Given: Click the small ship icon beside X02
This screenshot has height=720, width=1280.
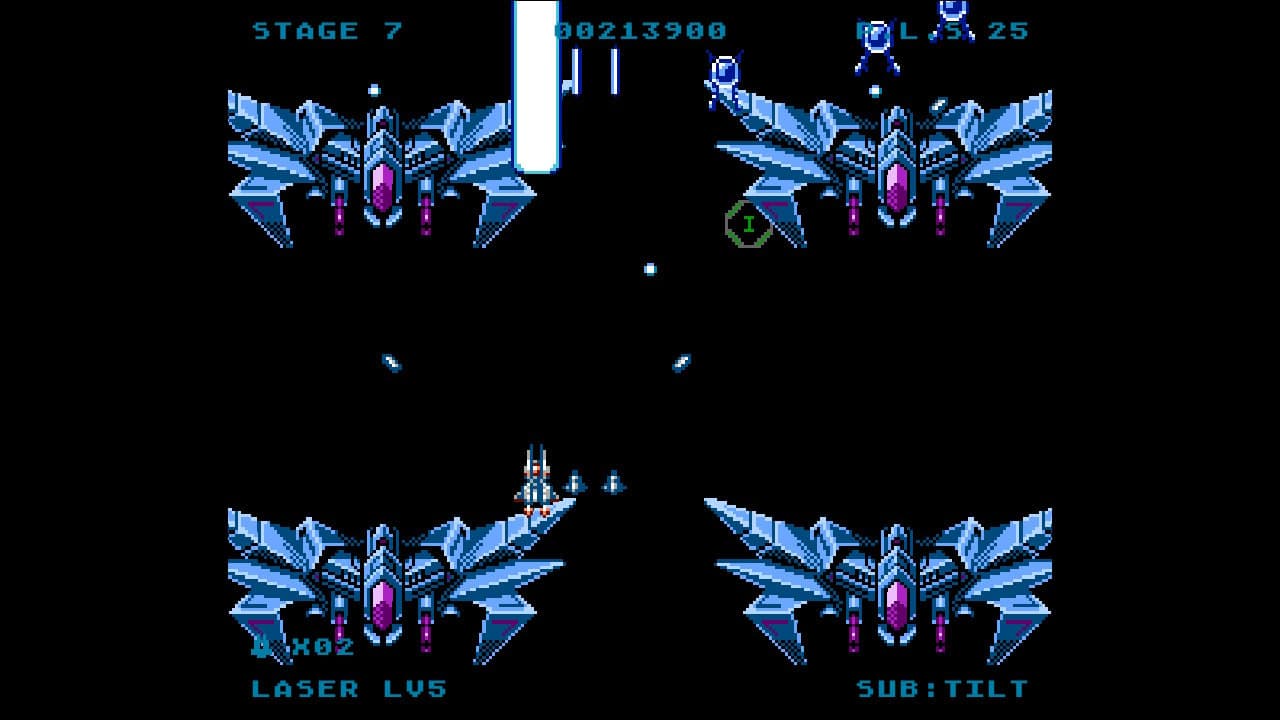Looking at the screenshot, I should pos(262,648).
